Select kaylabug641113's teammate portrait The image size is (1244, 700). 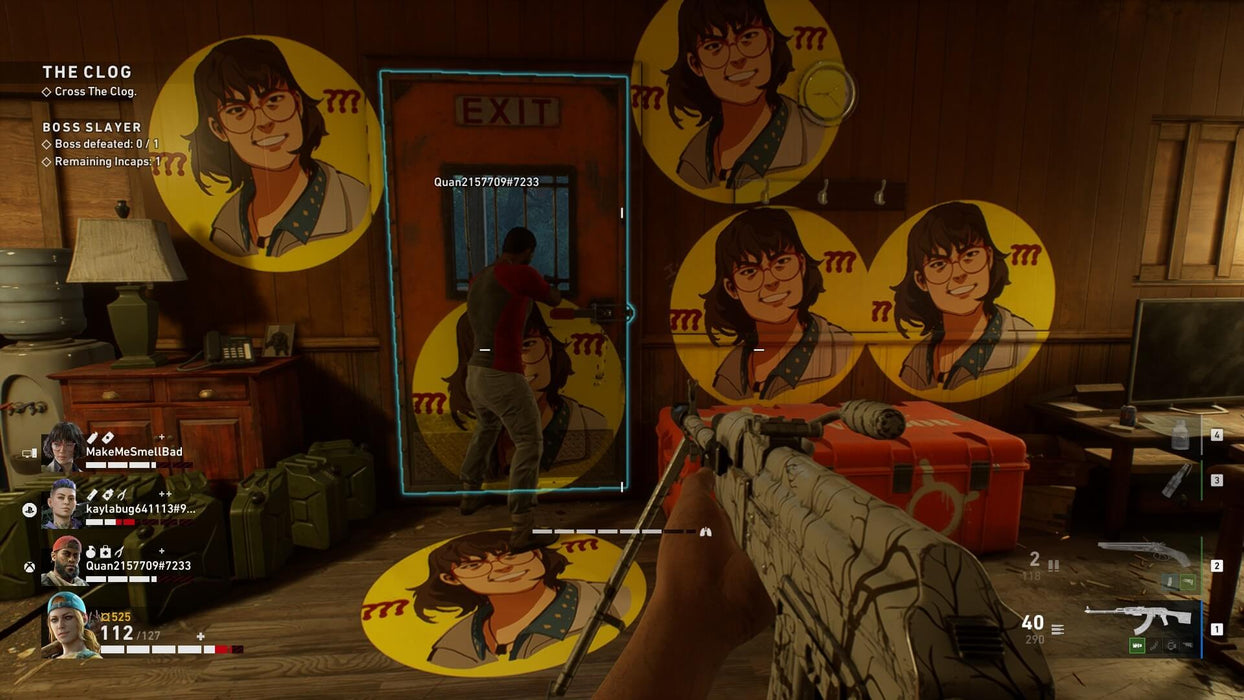tap(62, 503)
